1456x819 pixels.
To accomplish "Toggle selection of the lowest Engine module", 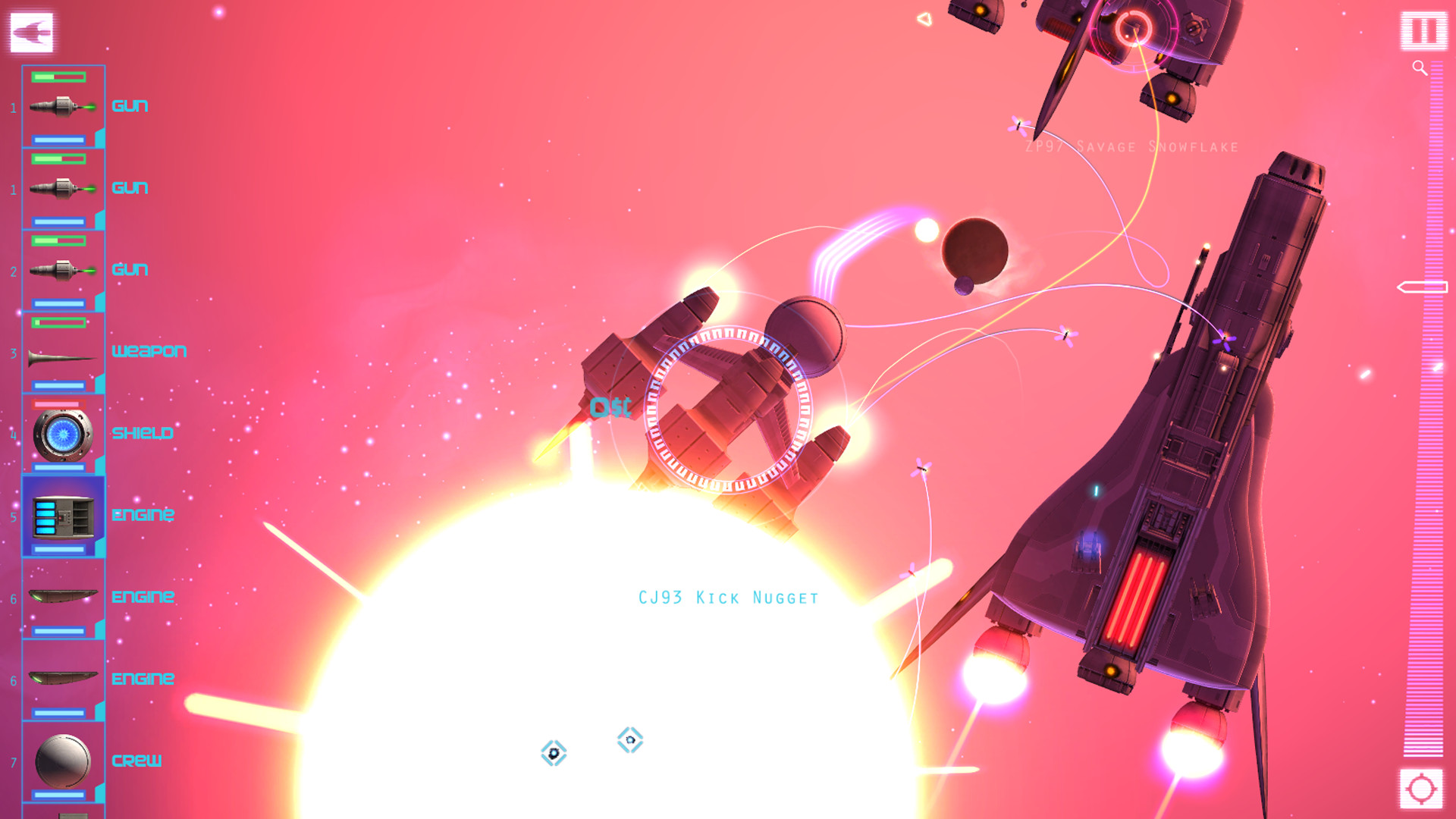I will pos(63,679).
